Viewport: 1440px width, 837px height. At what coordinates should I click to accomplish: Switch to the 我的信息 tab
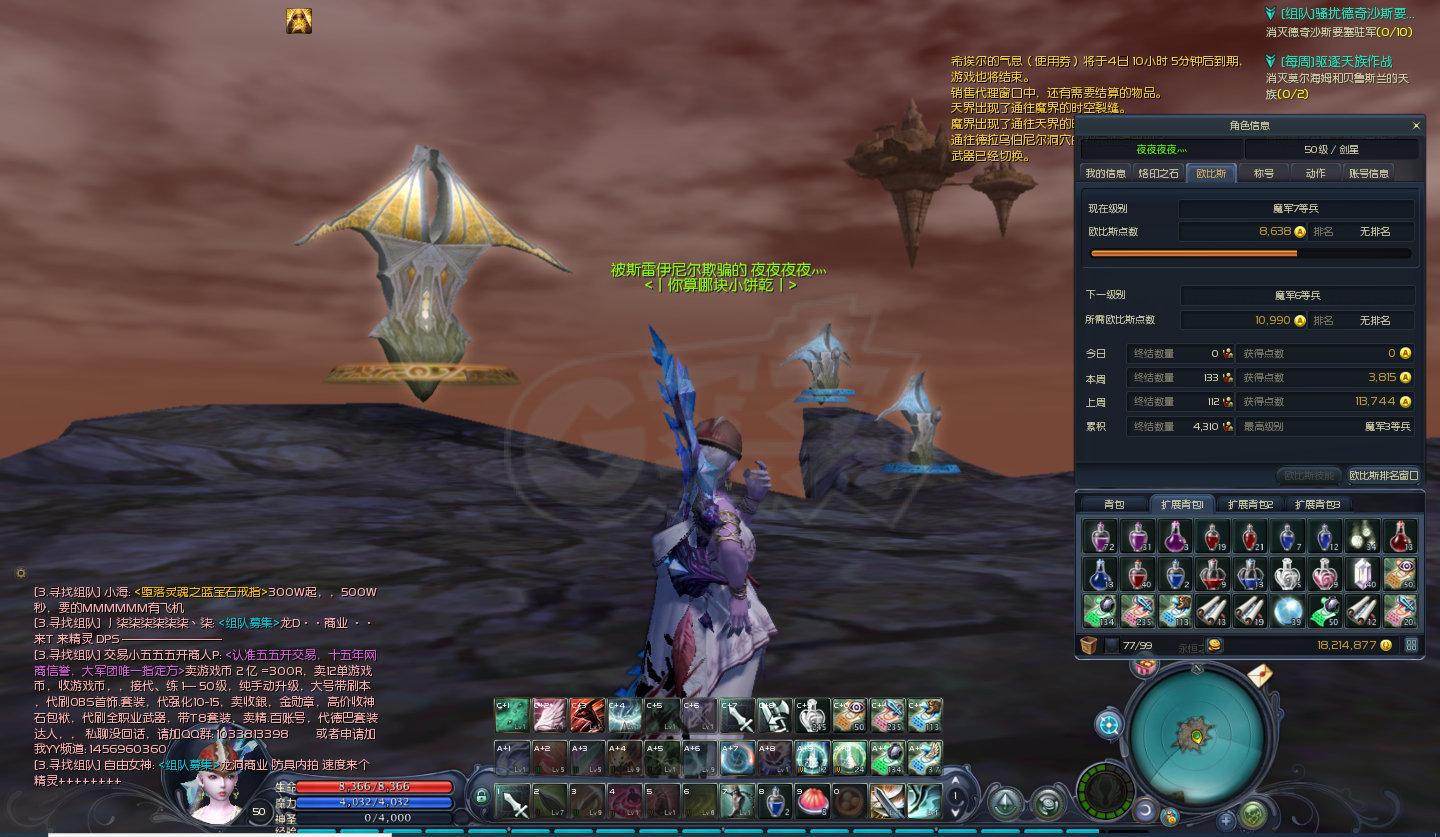point(1106,173)
